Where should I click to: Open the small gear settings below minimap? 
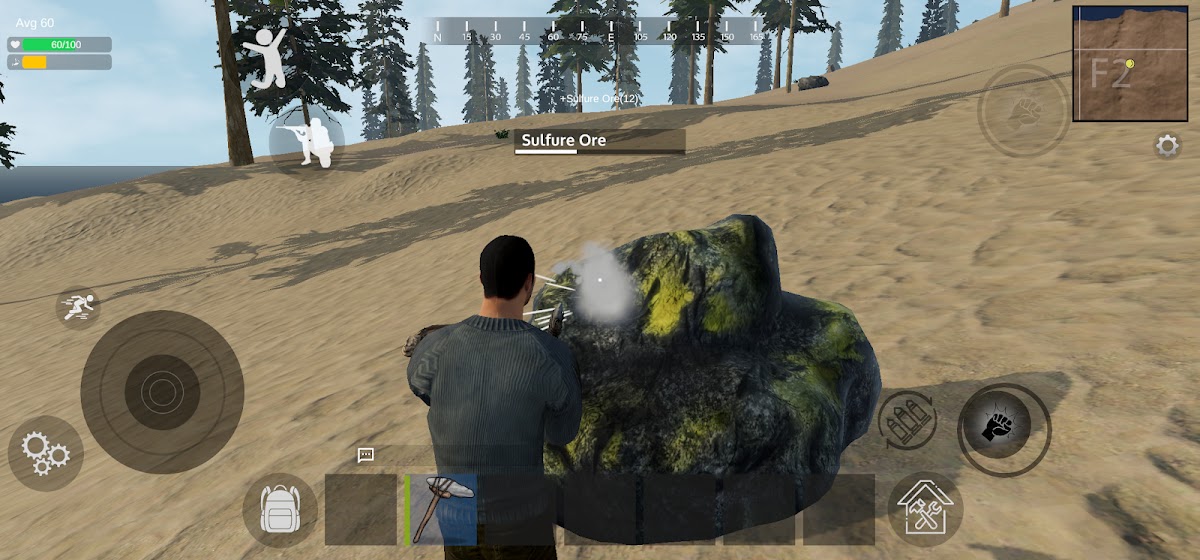tap(1167, 146)
